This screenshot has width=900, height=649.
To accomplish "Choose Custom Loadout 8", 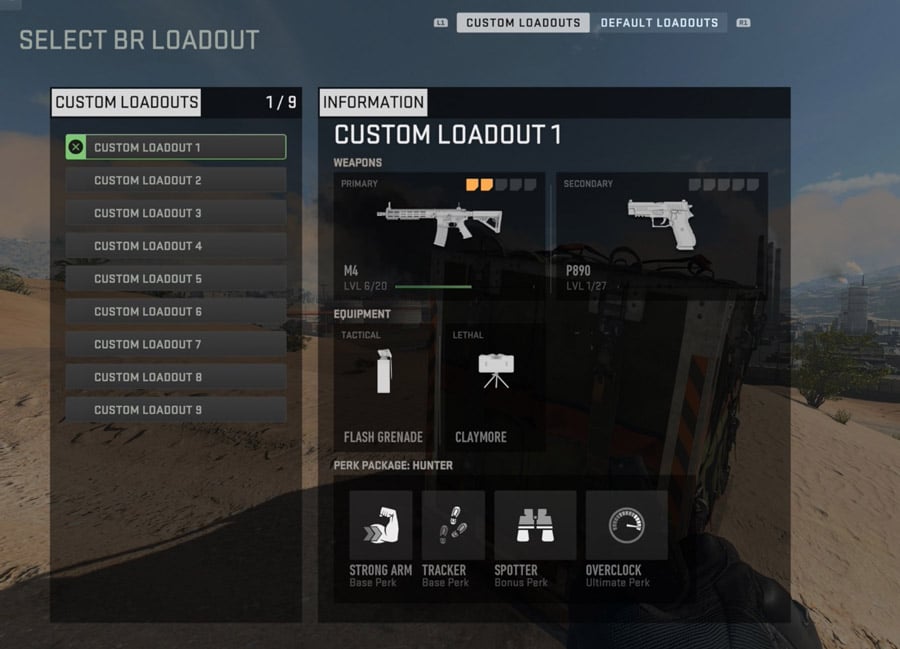I will pos(176,377).
